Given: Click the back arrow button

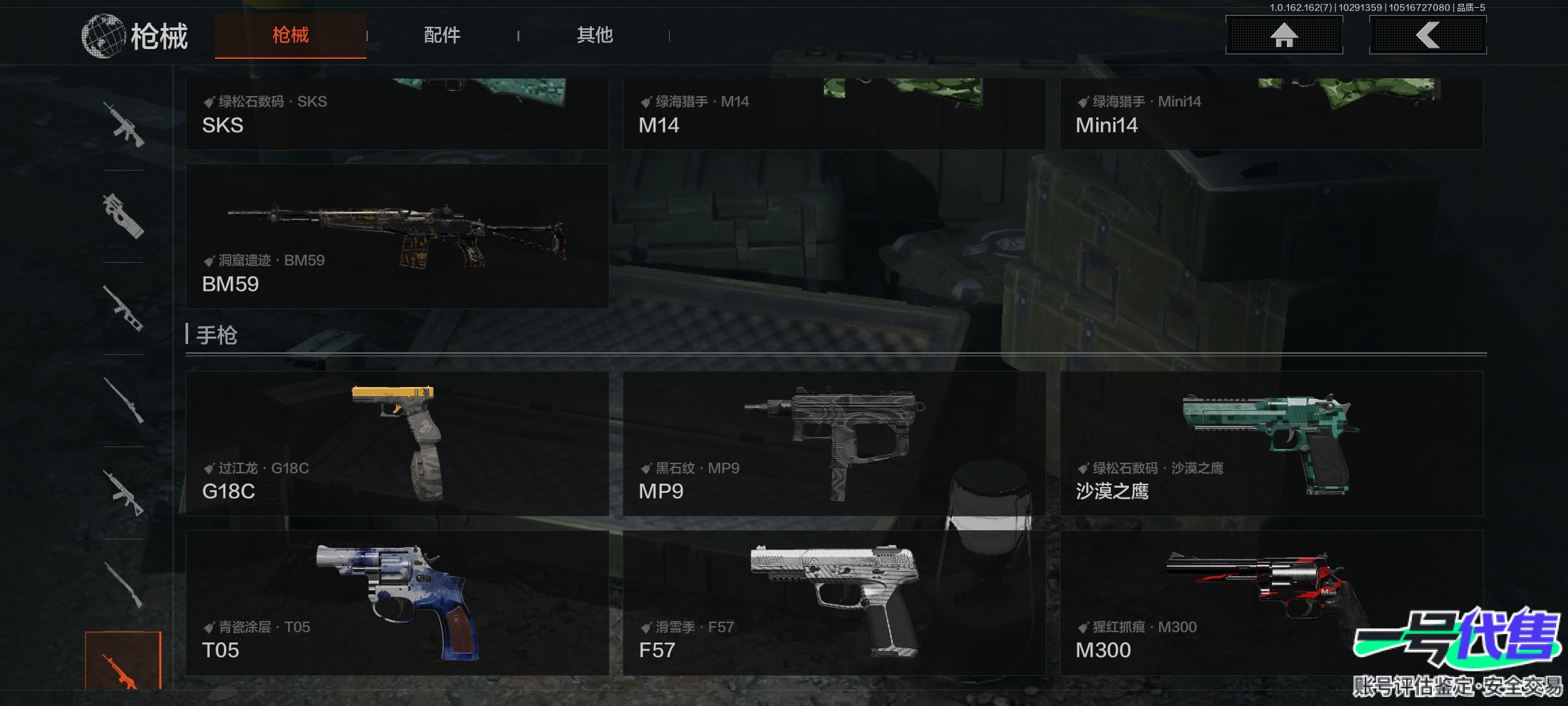Looking at the screenshot, I should coord(1428,35).
